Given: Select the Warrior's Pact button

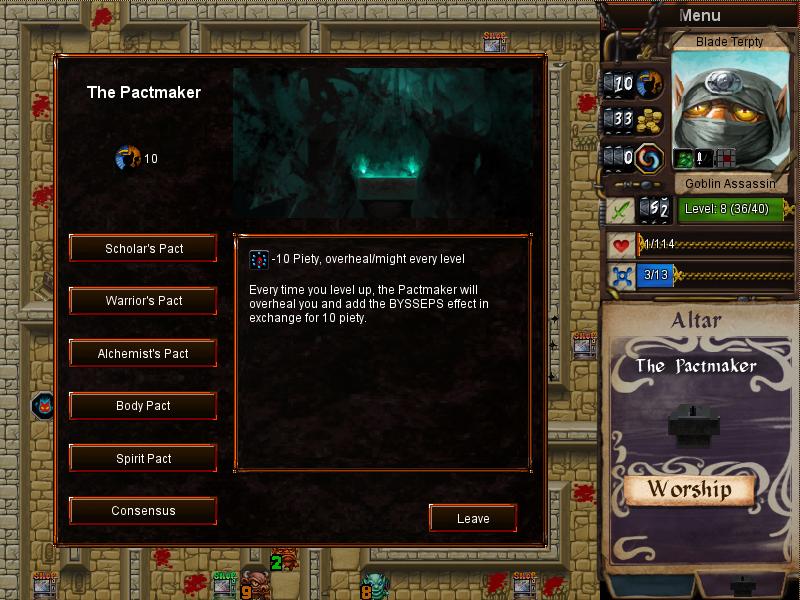Looking at the screenshot, I should tap(144, 301).
